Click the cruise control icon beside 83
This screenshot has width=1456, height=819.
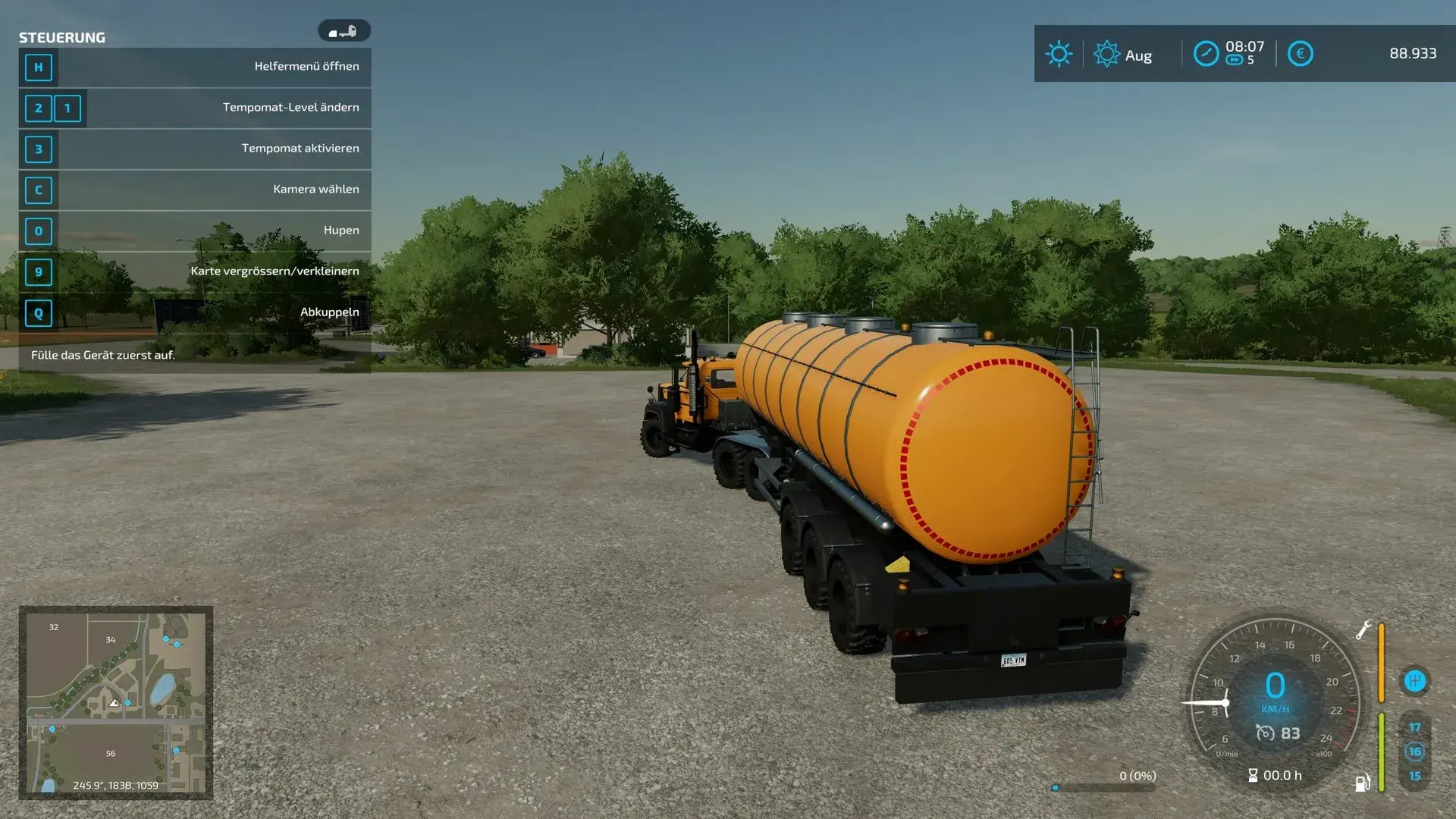1265,733
